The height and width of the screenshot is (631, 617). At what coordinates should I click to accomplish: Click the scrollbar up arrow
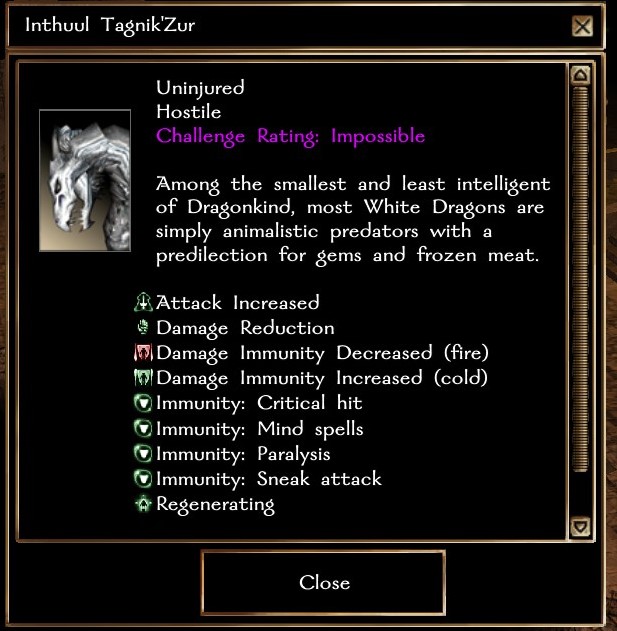579,75
